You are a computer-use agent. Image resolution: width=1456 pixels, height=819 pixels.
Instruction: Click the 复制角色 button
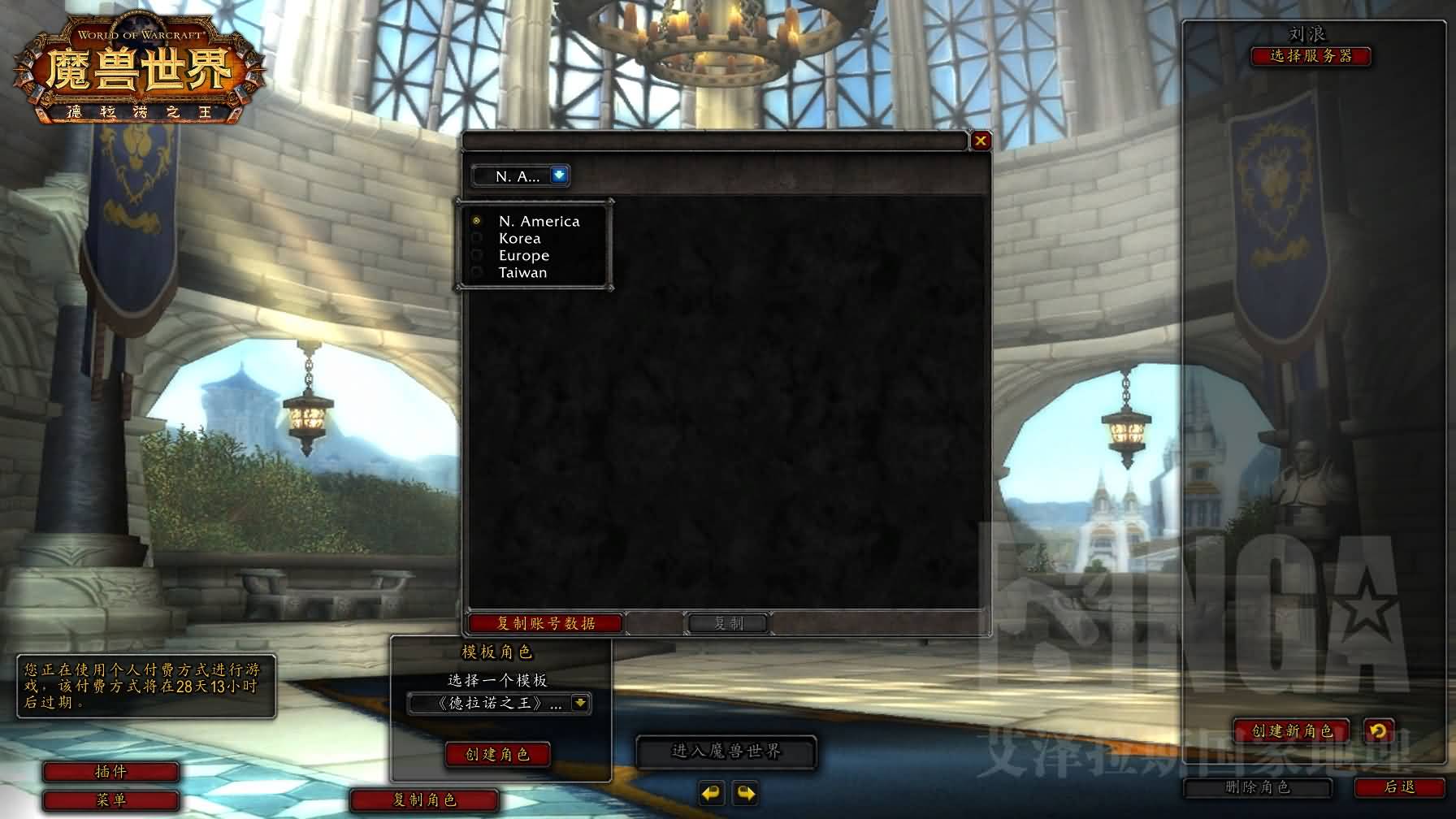coord(424,799)
